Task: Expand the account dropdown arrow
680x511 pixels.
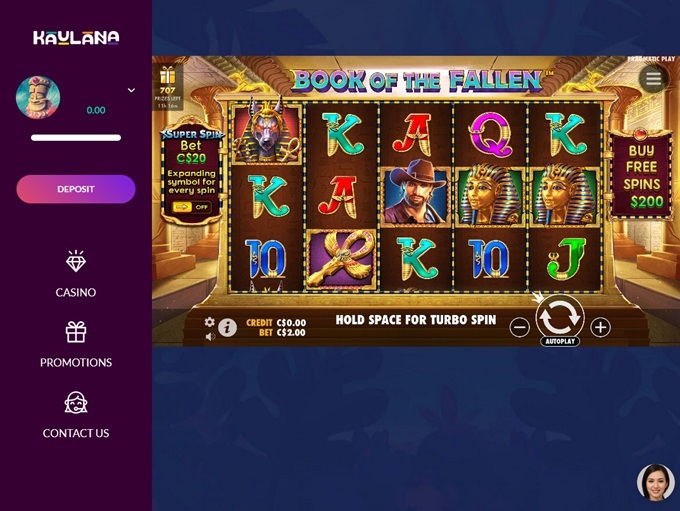Action: coord(131,90)
